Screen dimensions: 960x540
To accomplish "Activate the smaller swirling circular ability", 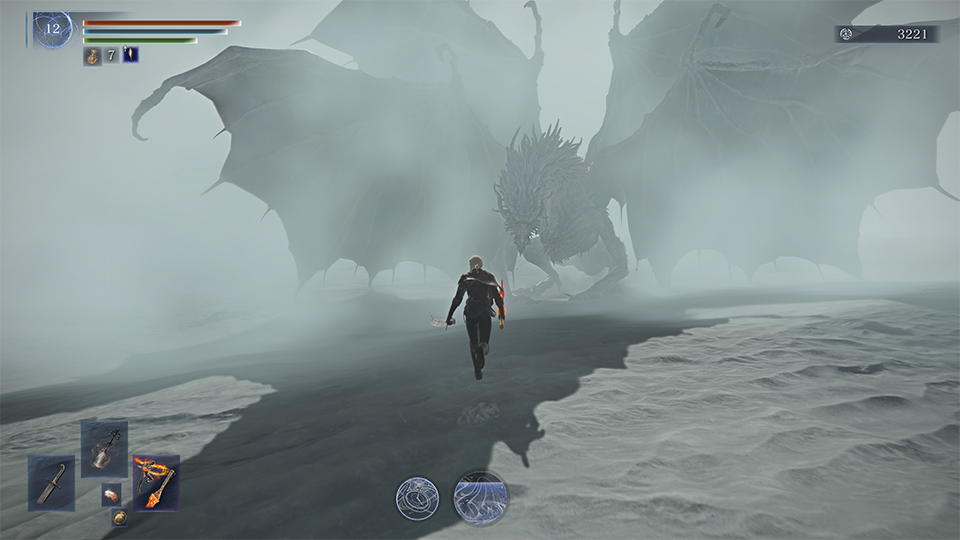I will coord(417,498).
